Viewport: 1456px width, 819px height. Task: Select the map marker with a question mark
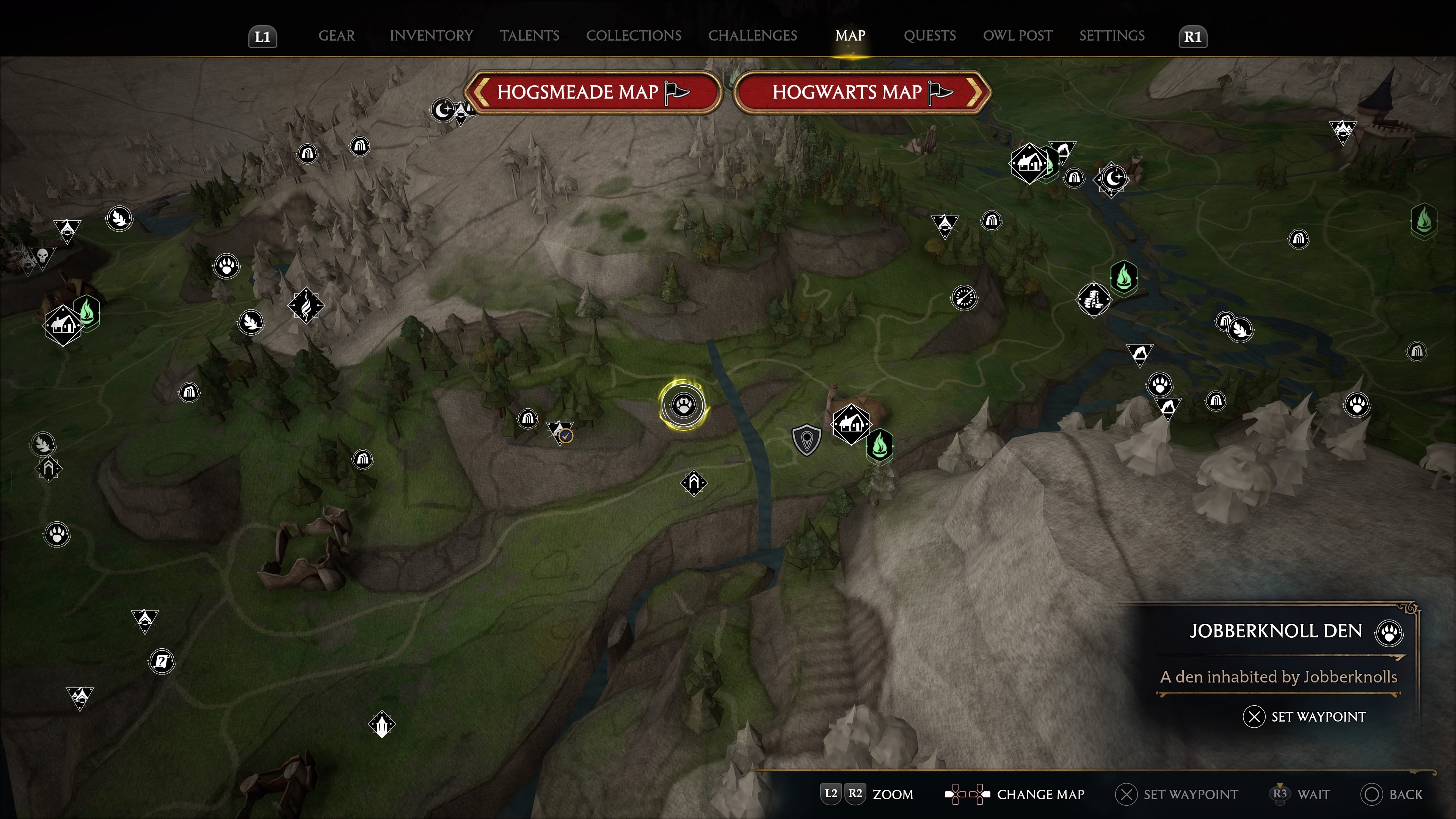coord(162,661)
